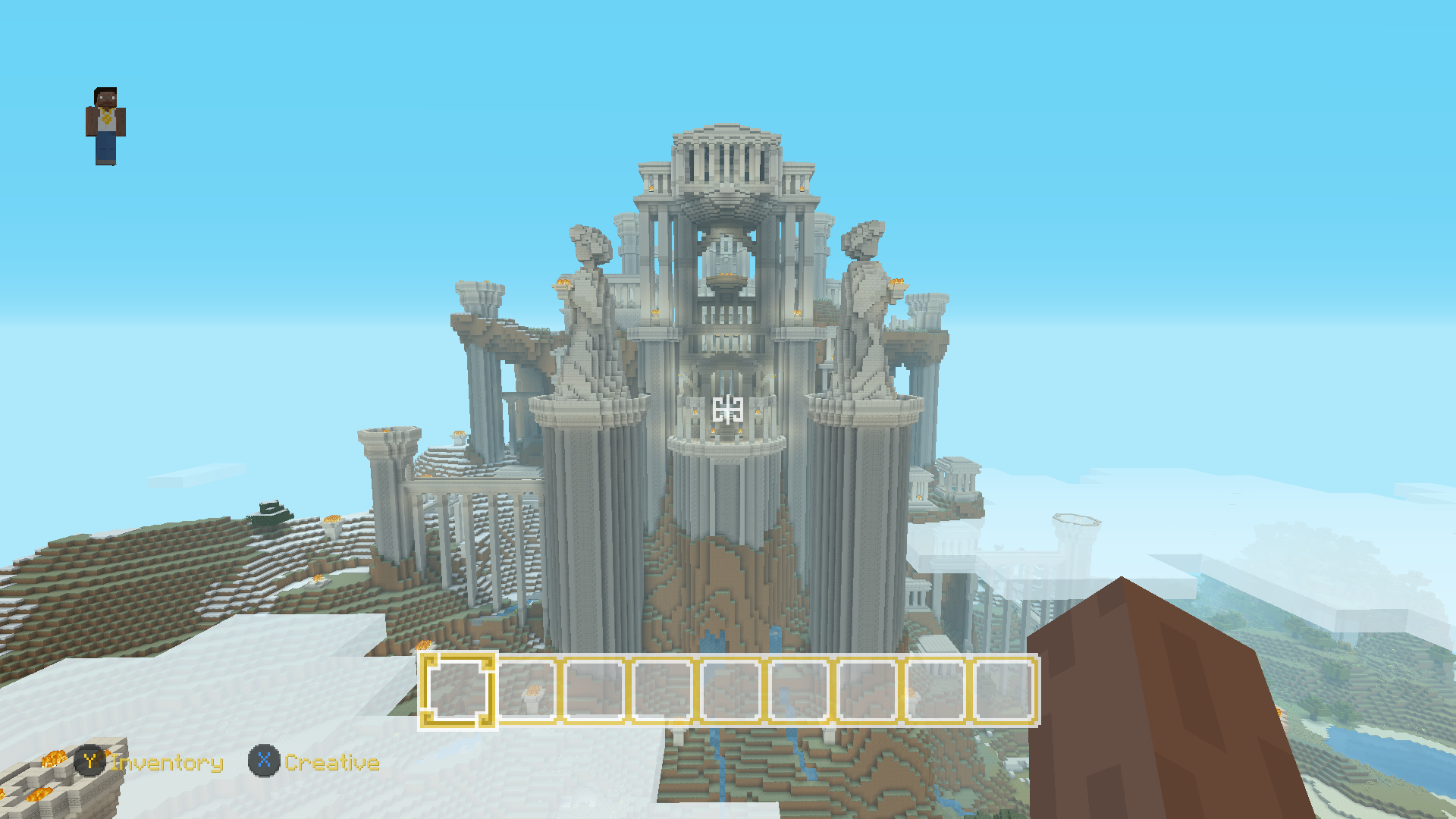
Task: Select the highlighted first hotbar slot
Action: [458, 691]
